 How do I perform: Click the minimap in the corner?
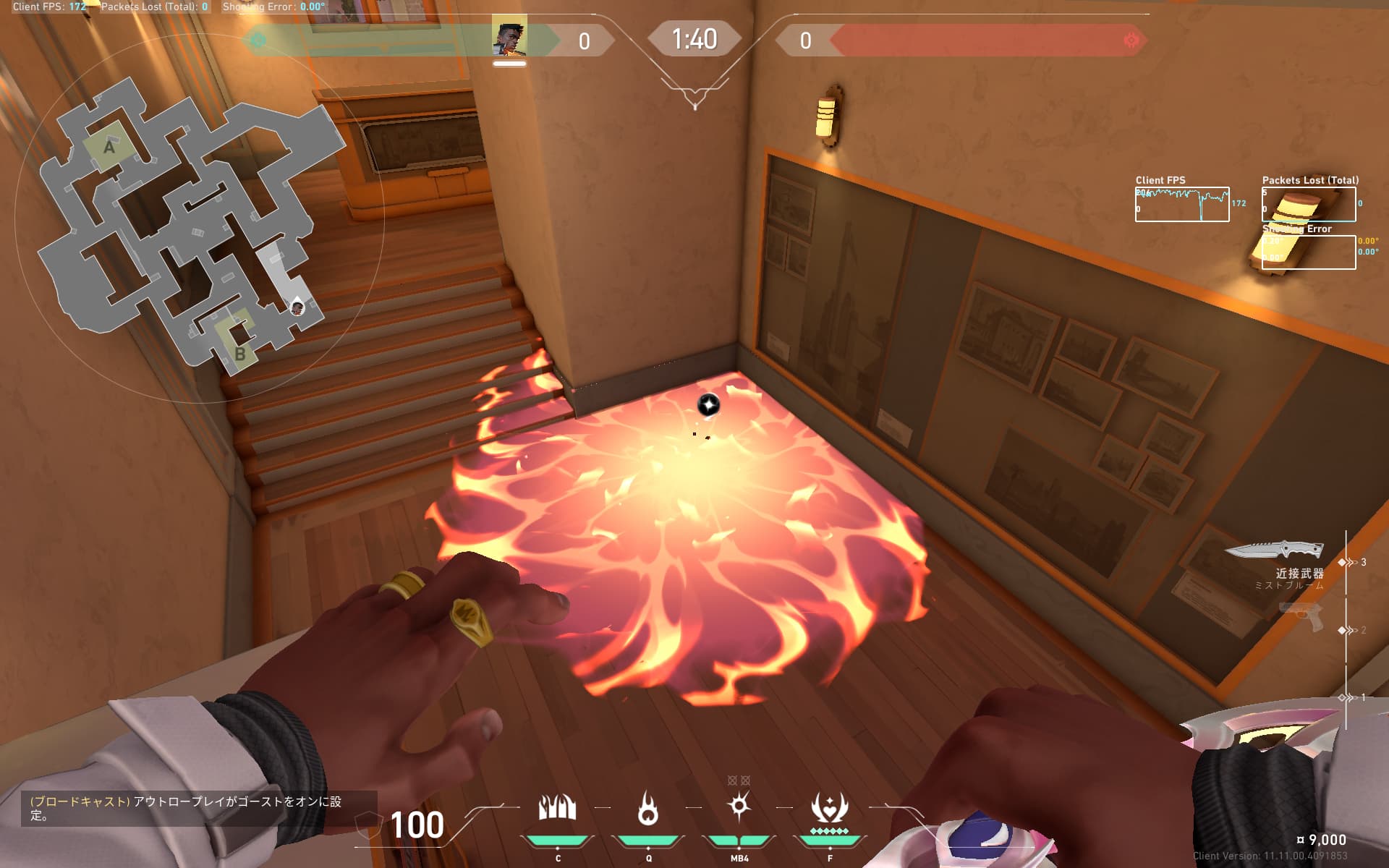pyautogui.click(x=192, y=224)
